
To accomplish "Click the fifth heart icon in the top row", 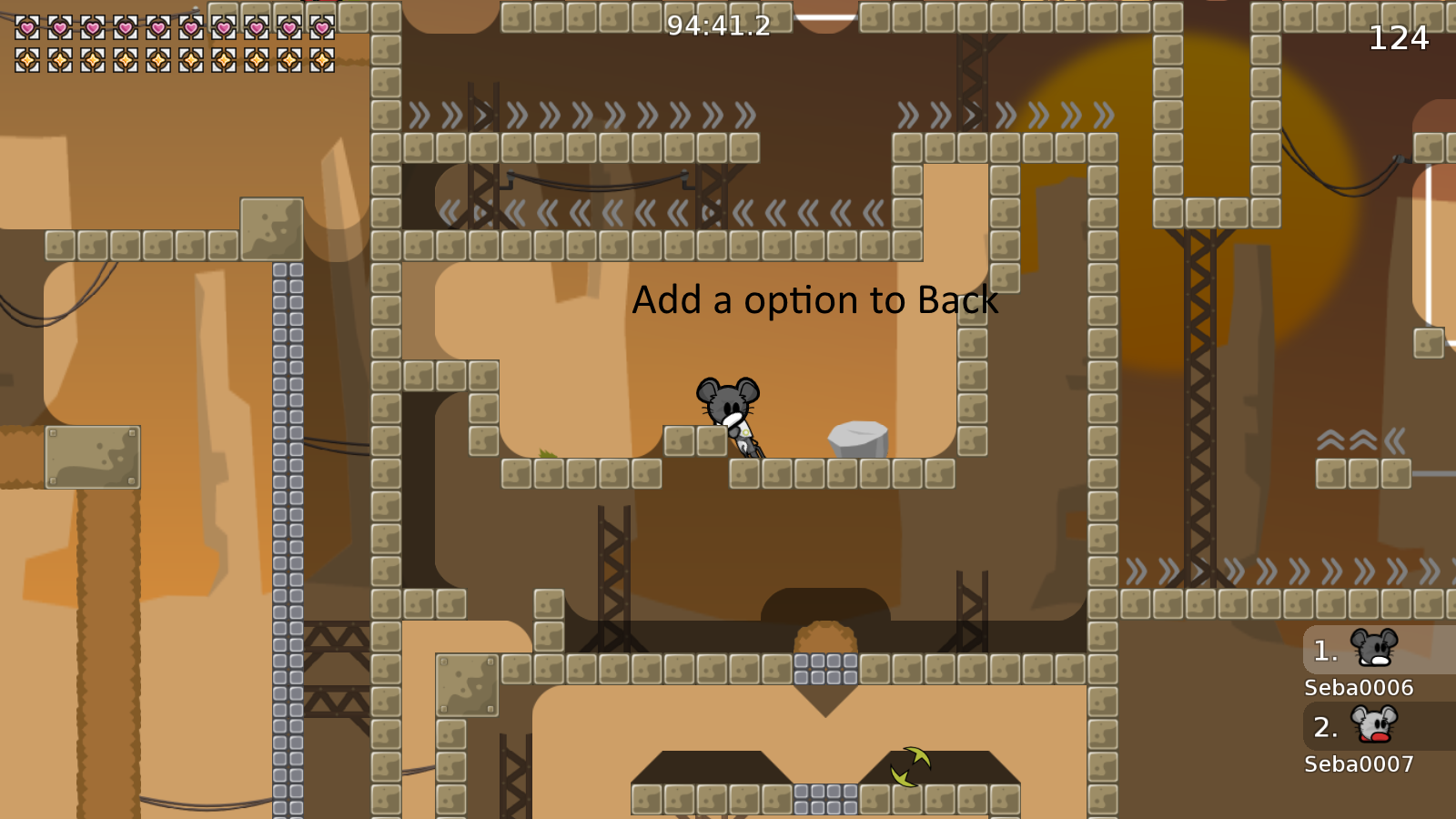I will pos(158,28).
